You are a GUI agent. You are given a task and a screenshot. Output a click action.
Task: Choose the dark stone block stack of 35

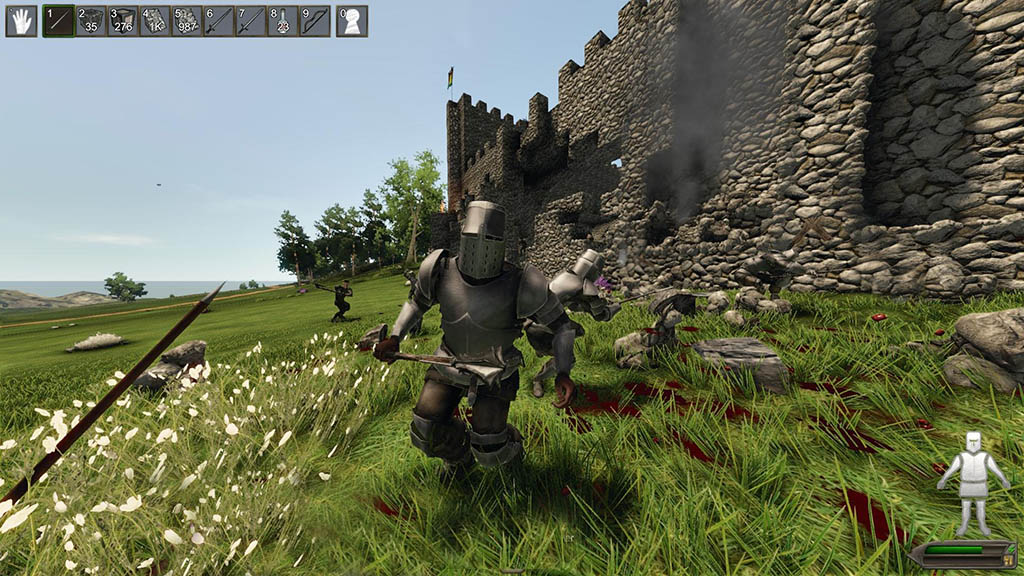(x=91, y=21)
